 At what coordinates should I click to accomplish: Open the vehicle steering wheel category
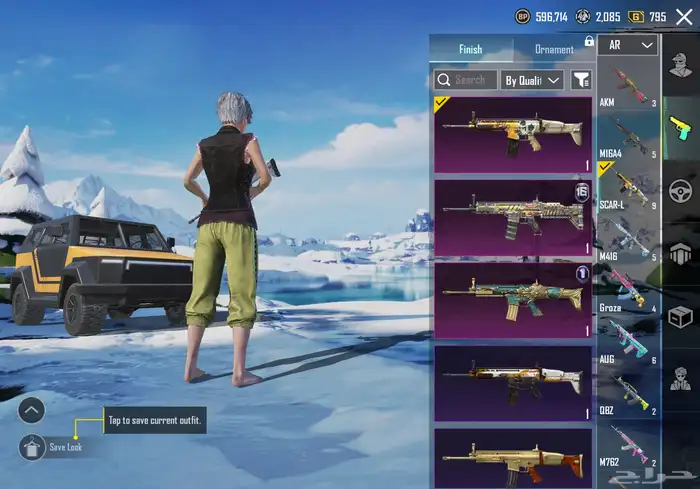pos(681,190)
